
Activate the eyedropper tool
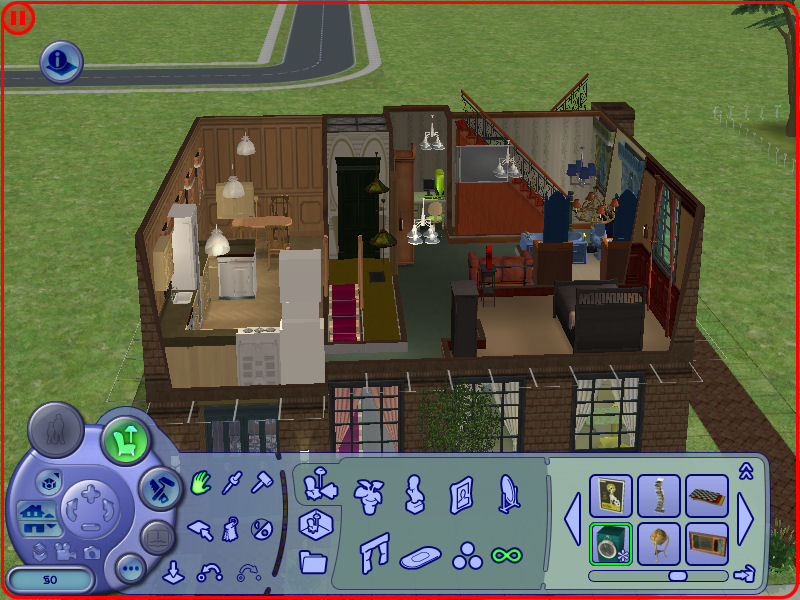tap(232, 484)
